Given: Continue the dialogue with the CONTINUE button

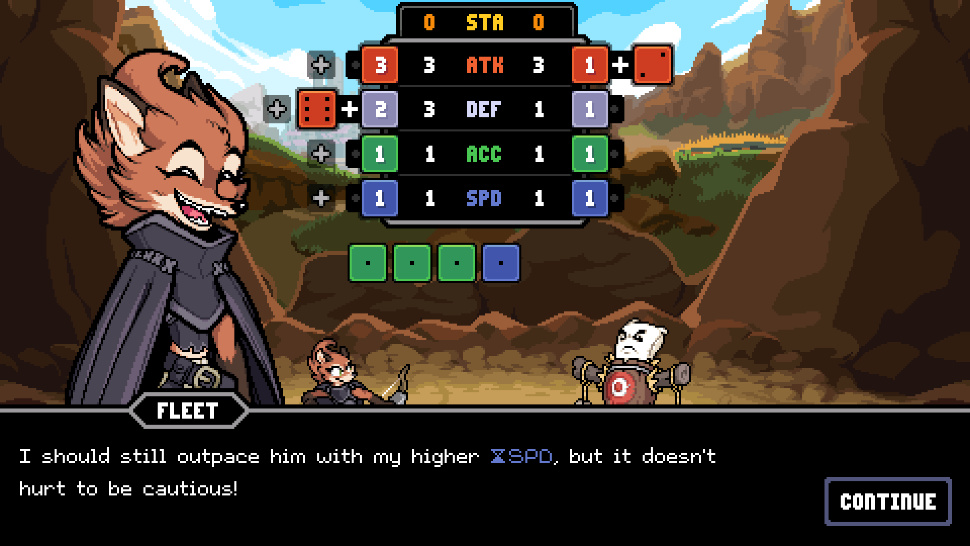Looking at the screenshot, I should tap(888, 501).
